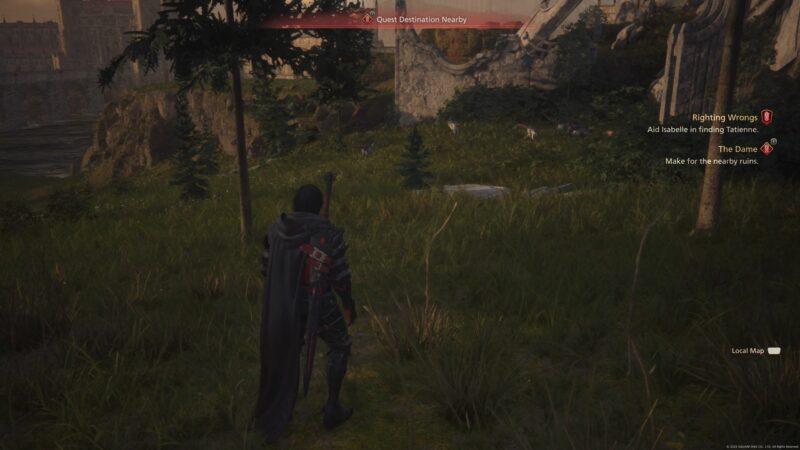Click the quest marker icon beside The Dame

click(767, 148)
